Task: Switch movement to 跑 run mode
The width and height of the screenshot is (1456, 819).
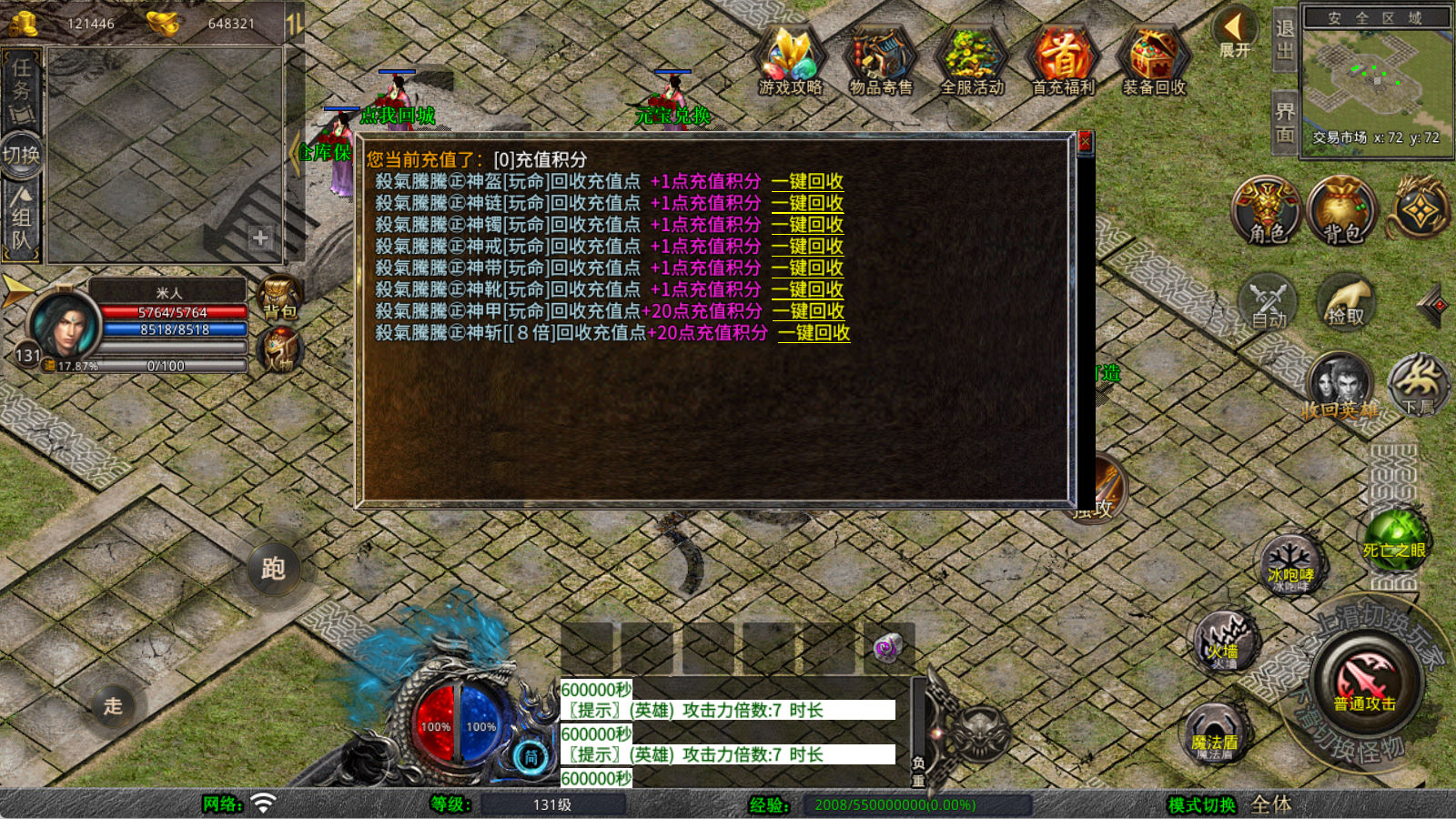Action: coord(273,569)
